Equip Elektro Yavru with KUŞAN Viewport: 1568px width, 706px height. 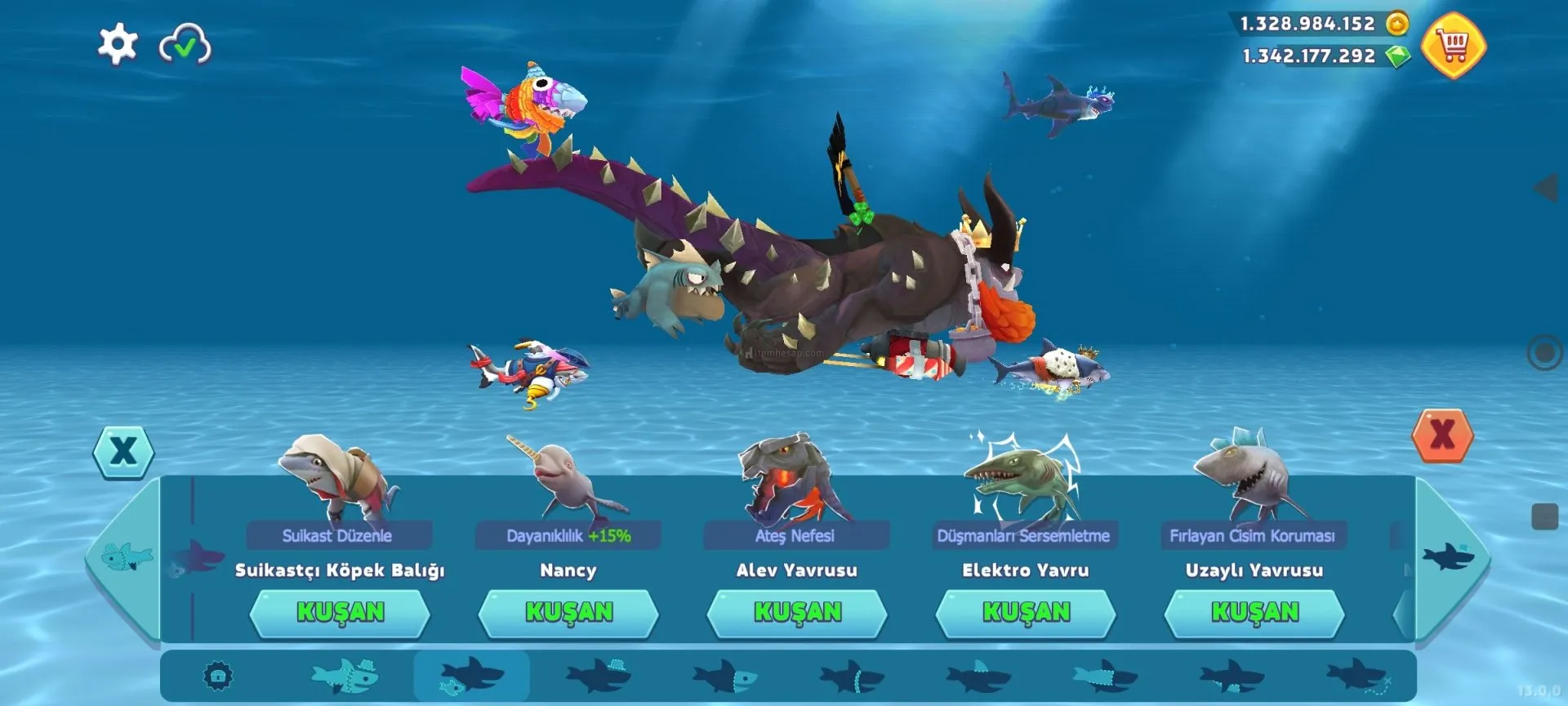(1026, 613)
